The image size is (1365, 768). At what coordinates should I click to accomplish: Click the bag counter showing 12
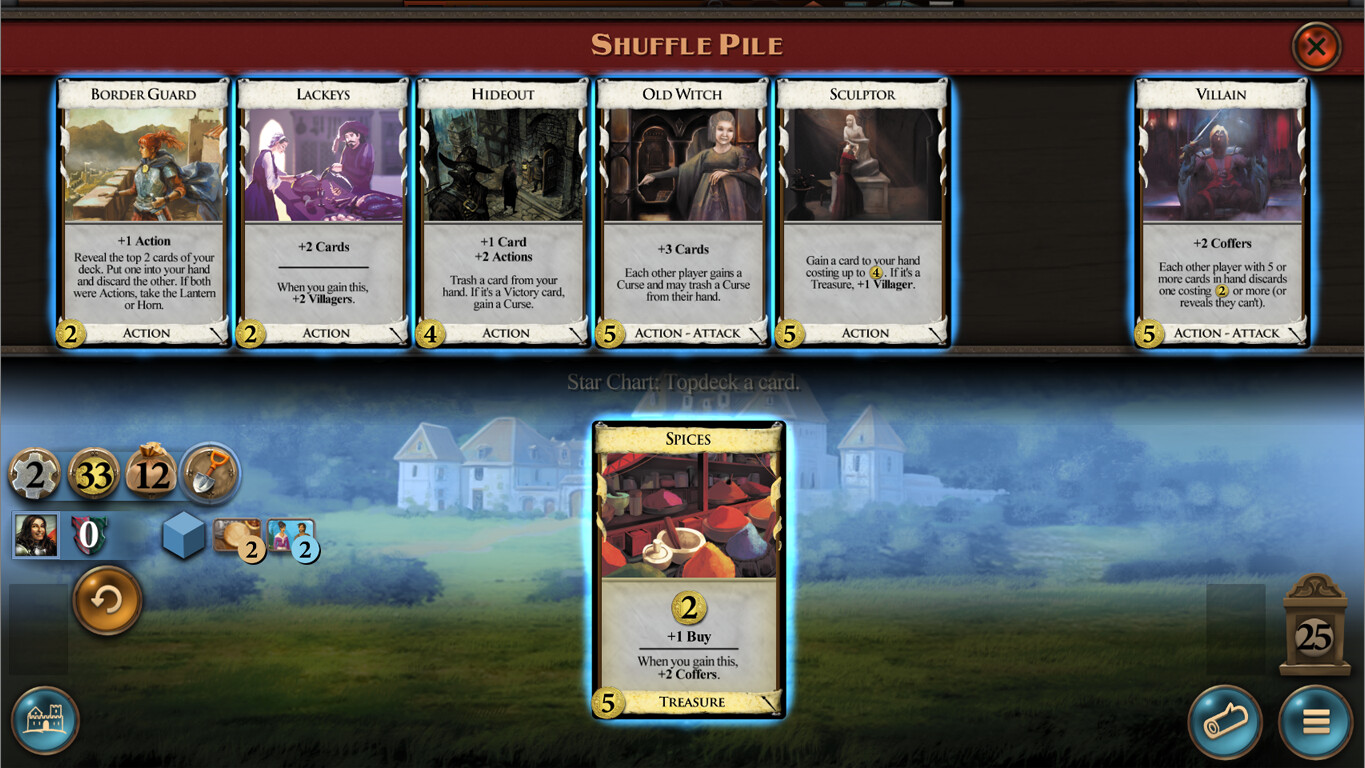[x=151, y=473]
